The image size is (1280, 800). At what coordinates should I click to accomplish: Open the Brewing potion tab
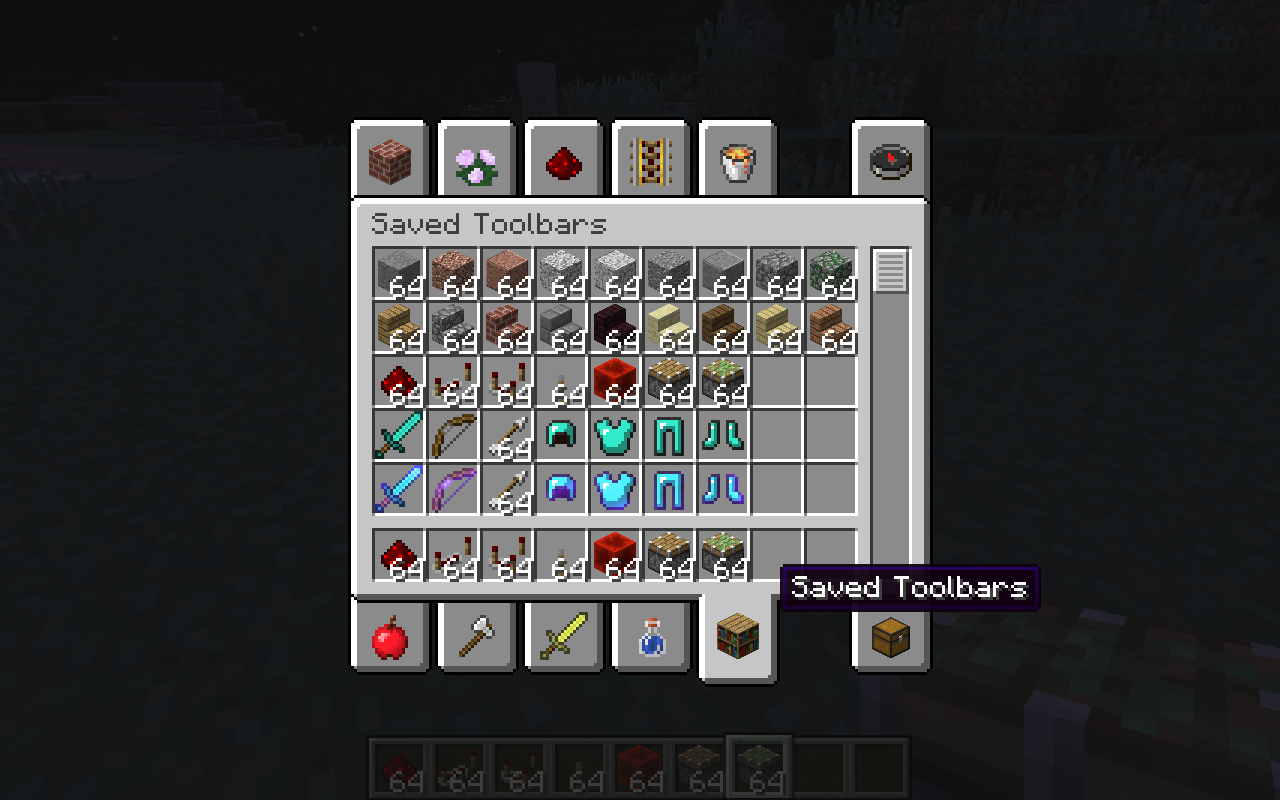[650, 636]
